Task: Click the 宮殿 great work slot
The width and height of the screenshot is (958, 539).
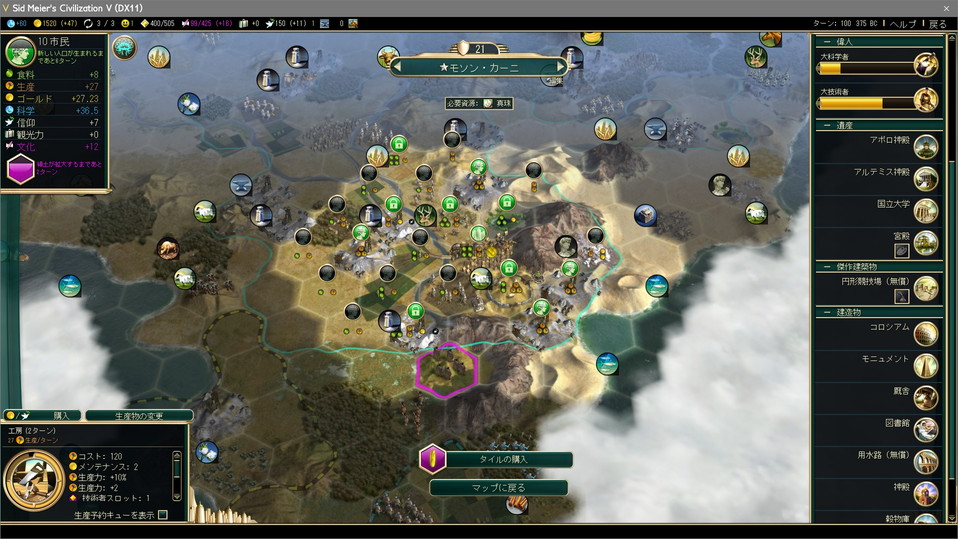Action: [901, 251]
